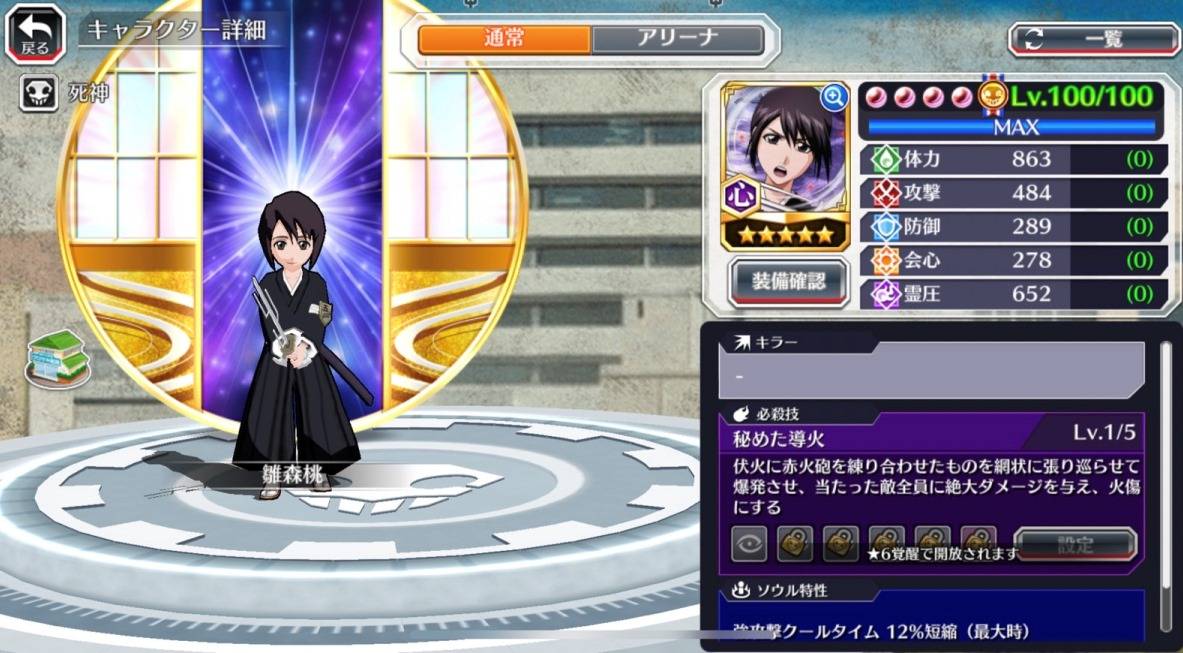Open 装備確認 equipment check
Screen dimensions: 1183x653
point(789,281)
